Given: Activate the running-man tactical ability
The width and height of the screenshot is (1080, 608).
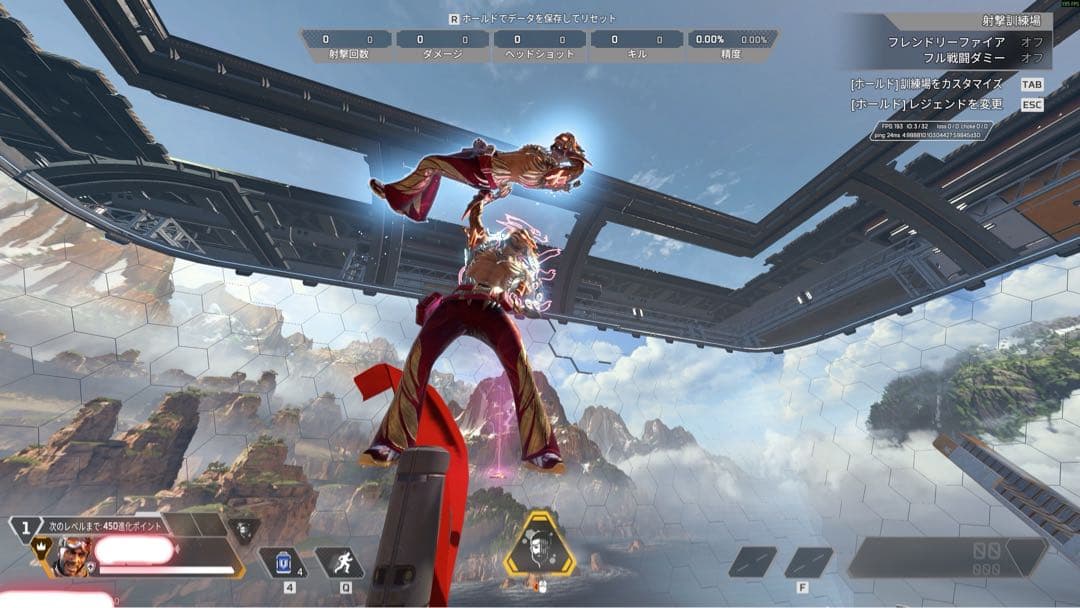Looking at the screenshot, I should [340, 563].
